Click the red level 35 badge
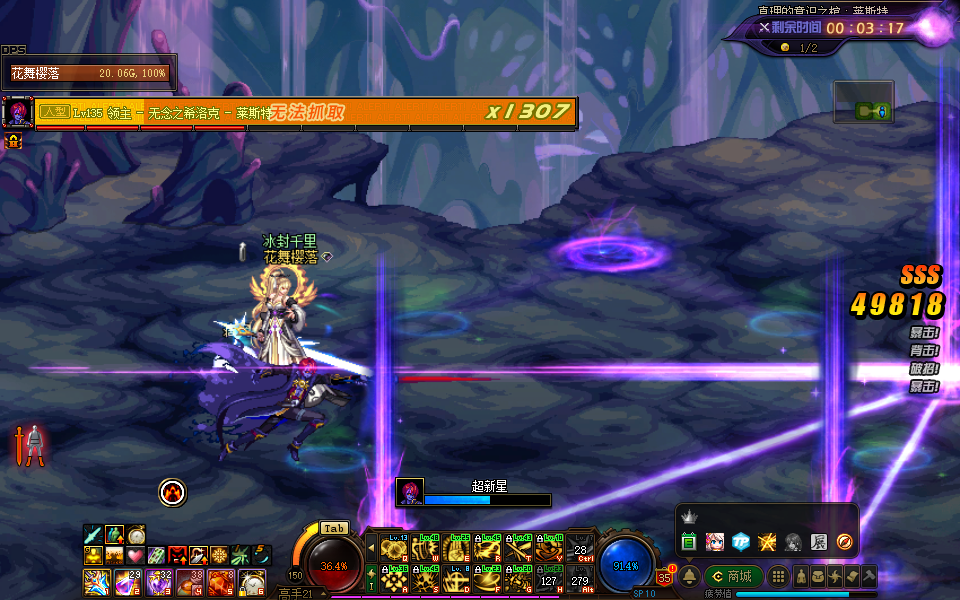960x600 pixels. 664,576
